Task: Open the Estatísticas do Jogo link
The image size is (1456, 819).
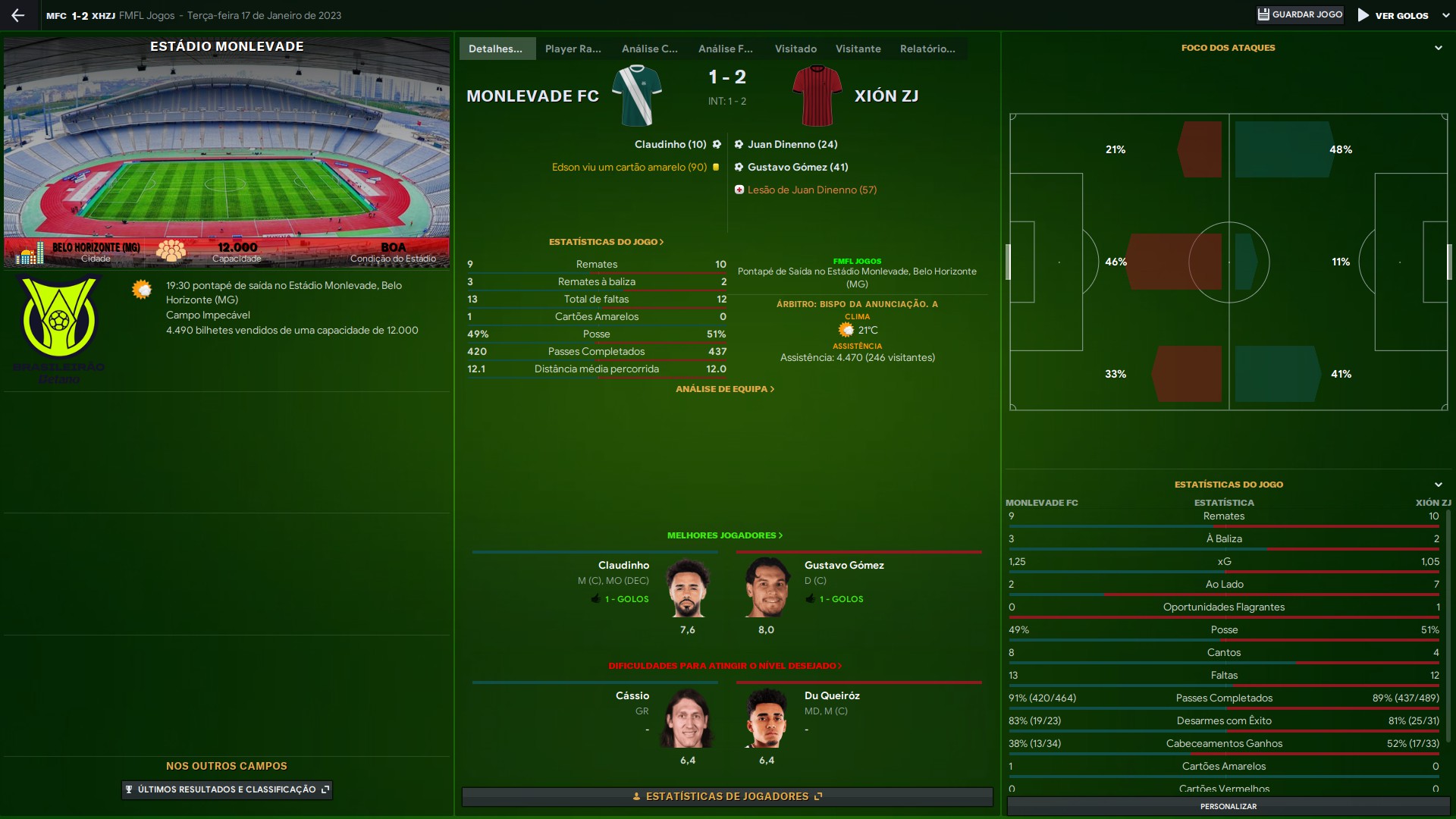Action: point(606,242)
